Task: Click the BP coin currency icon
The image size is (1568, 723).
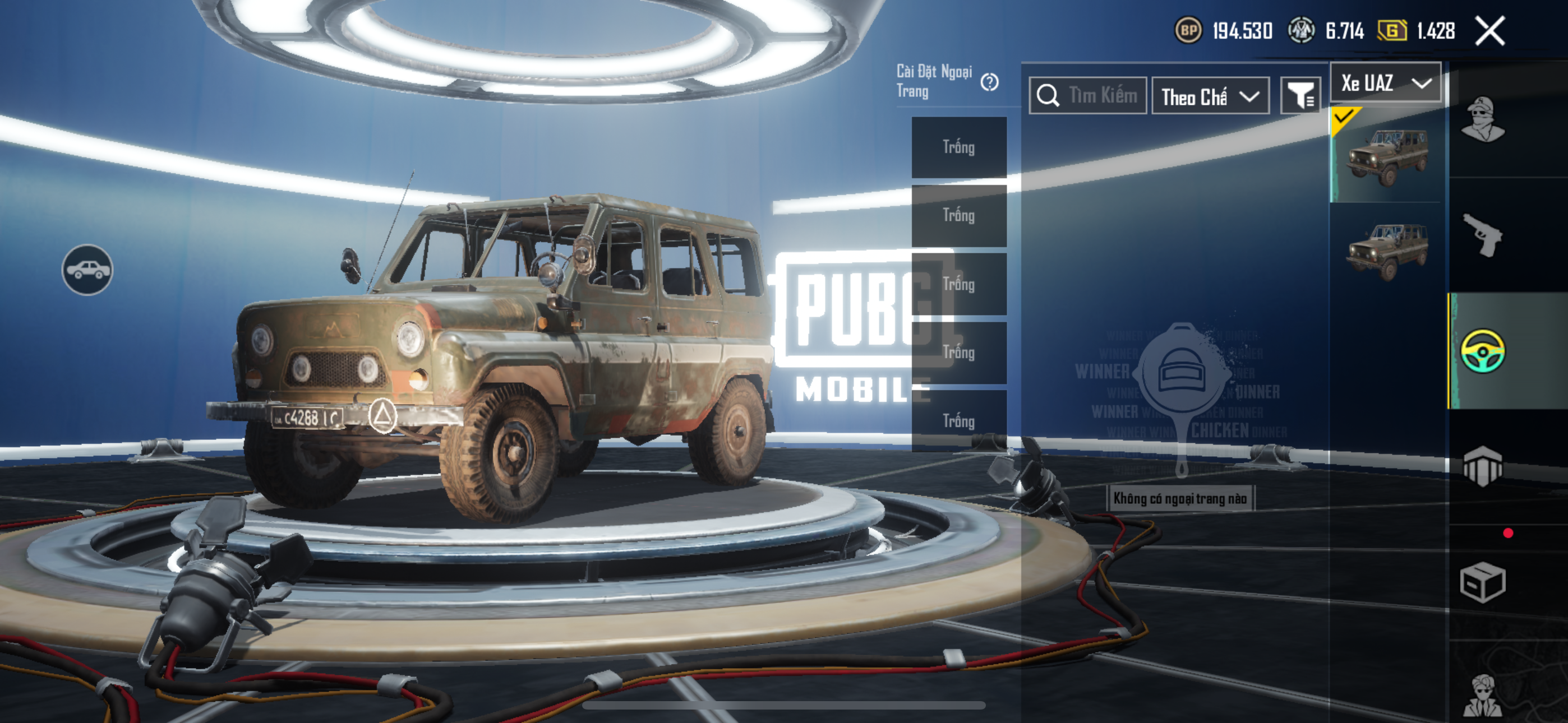Action: 1188,30
